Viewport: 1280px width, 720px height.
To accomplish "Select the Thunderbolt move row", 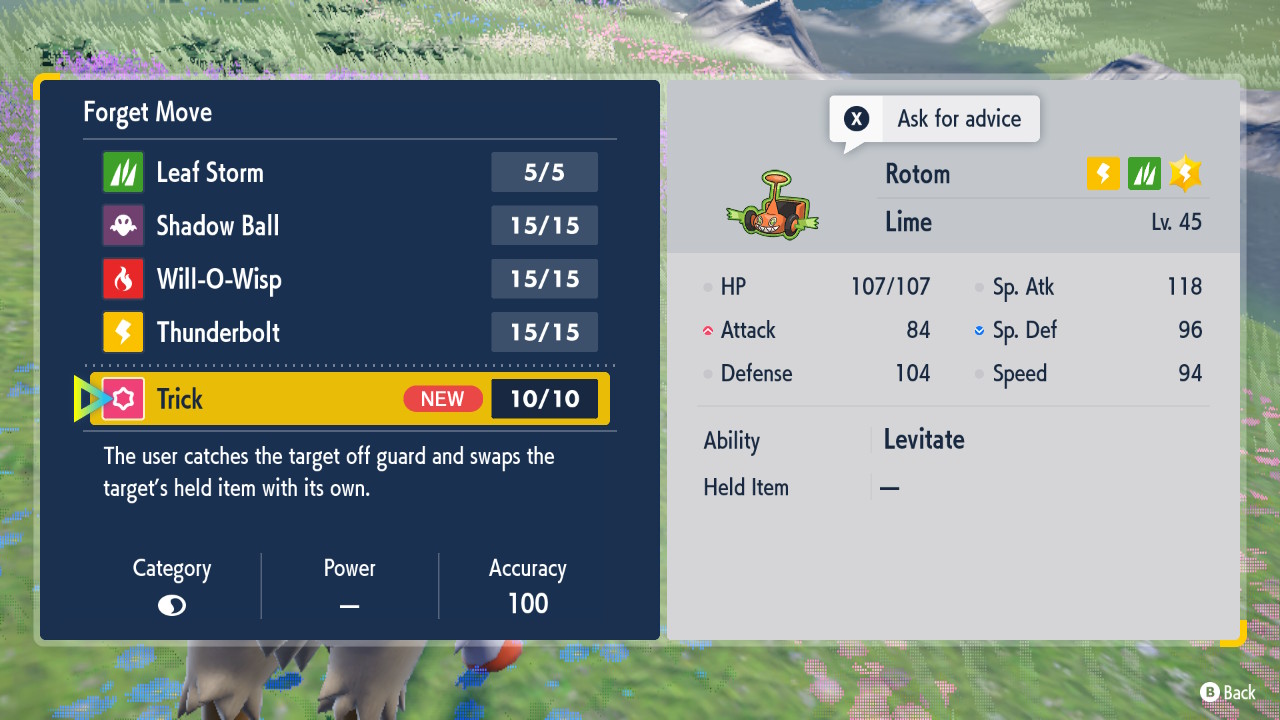I will point(350,332).
